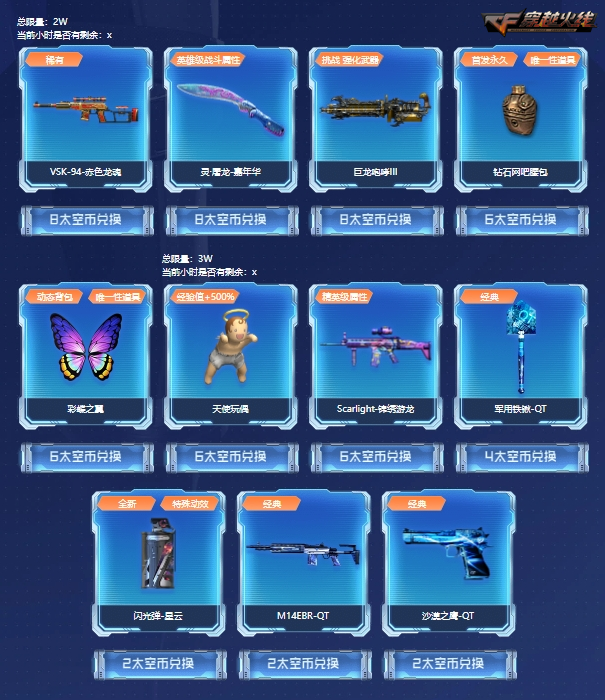Open the 闪光弹-星云 flashbang card
This screenshot has height=700, width=605.
158,562
